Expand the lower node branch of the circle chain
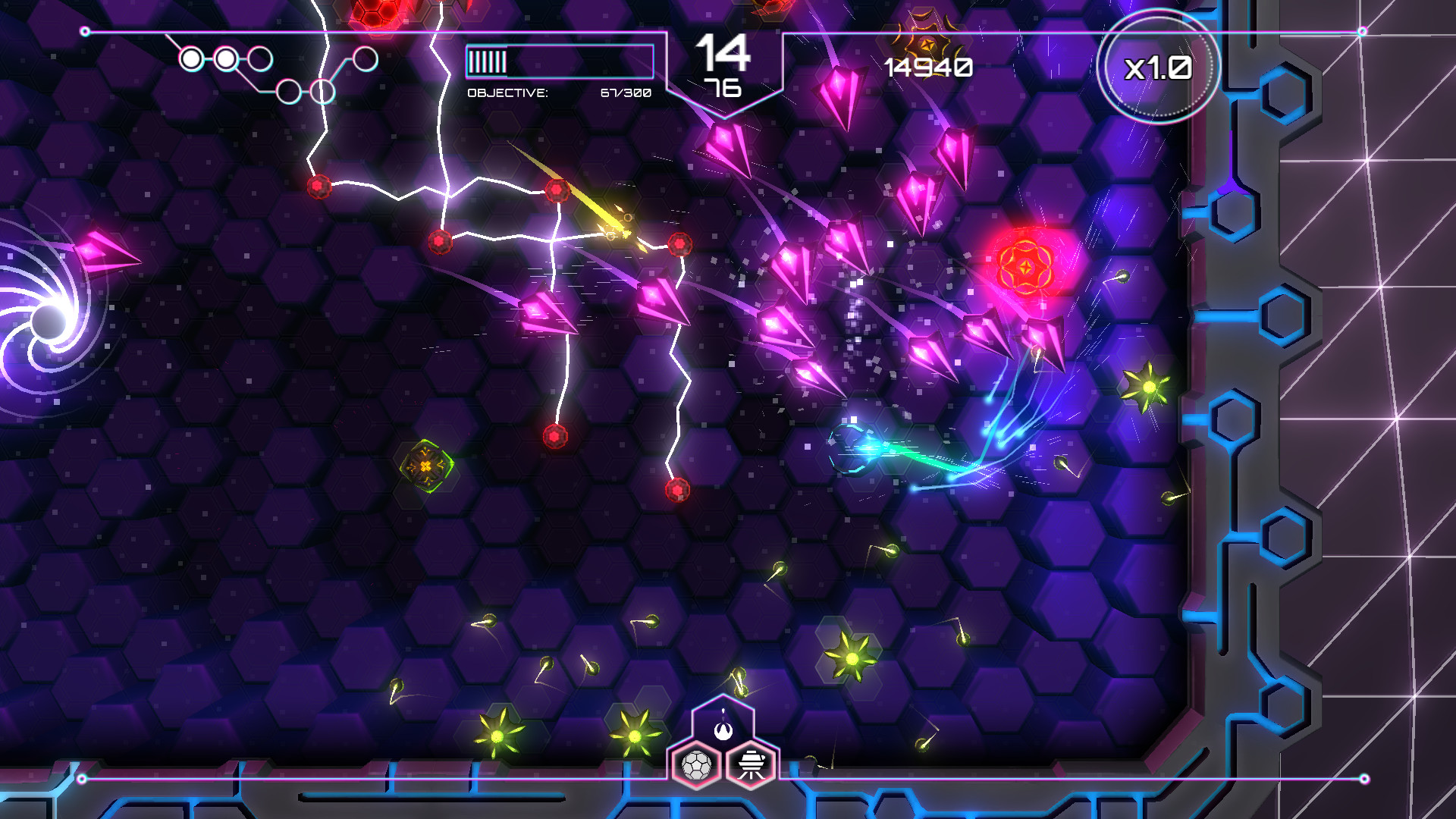The height and width of the screenshot is (819, 1456). 288,93
